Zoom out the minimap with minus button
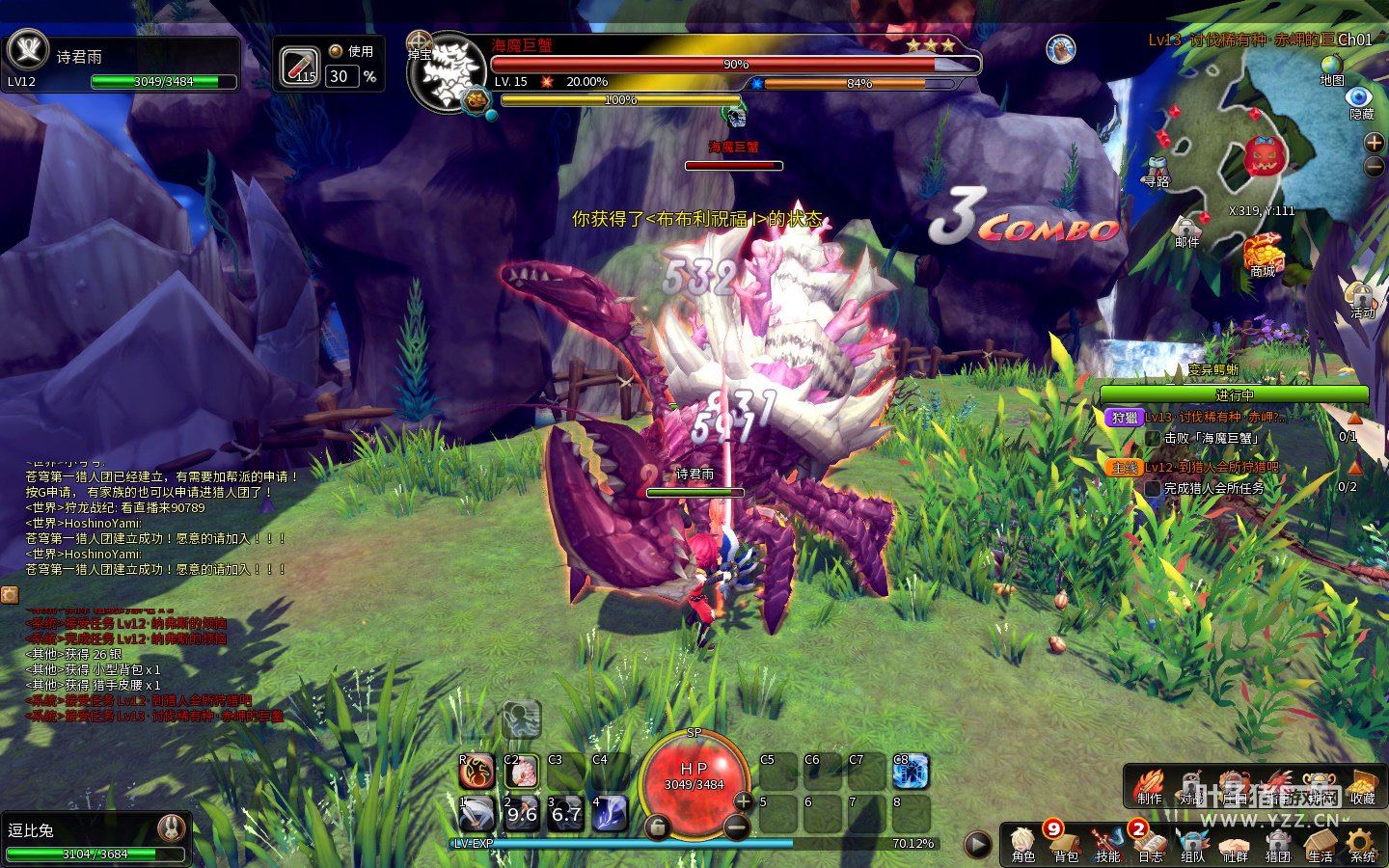1389x868 pixels. tap(1374, 166)
